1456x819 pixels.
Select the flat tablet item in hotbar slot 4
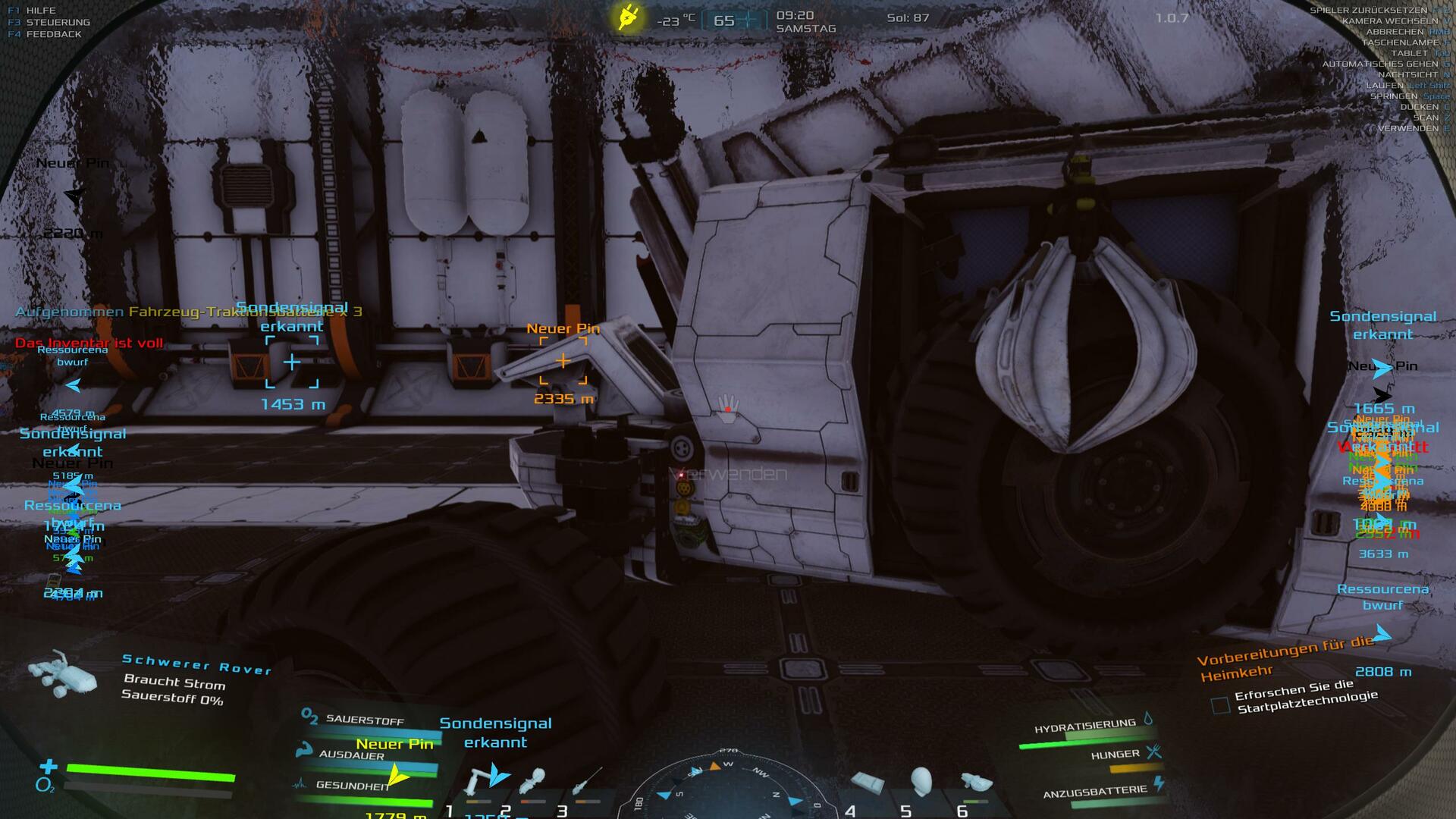(x=868, y=783)
